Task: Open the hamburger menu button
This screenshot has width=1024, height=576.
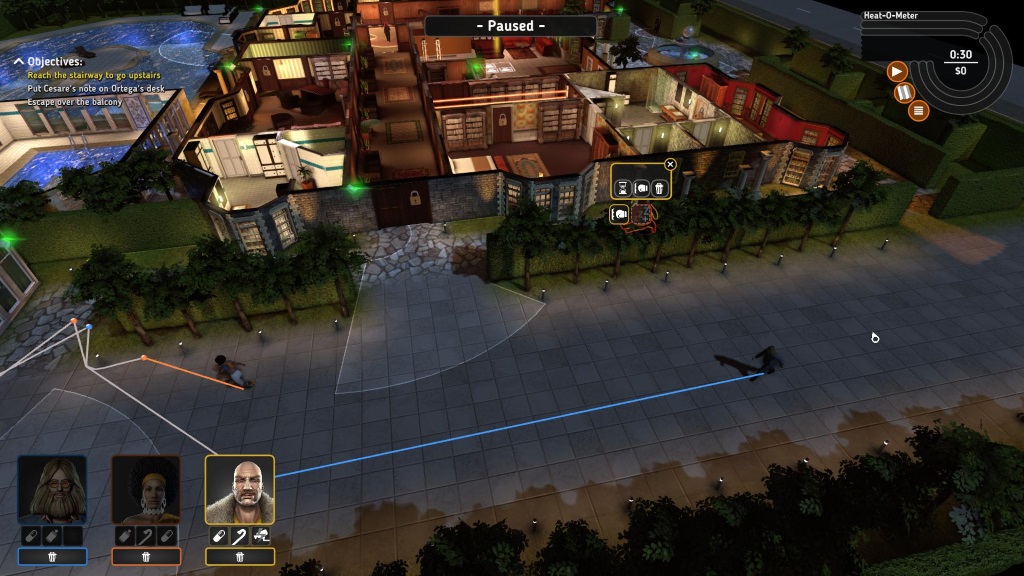Action: click(918, 110)
